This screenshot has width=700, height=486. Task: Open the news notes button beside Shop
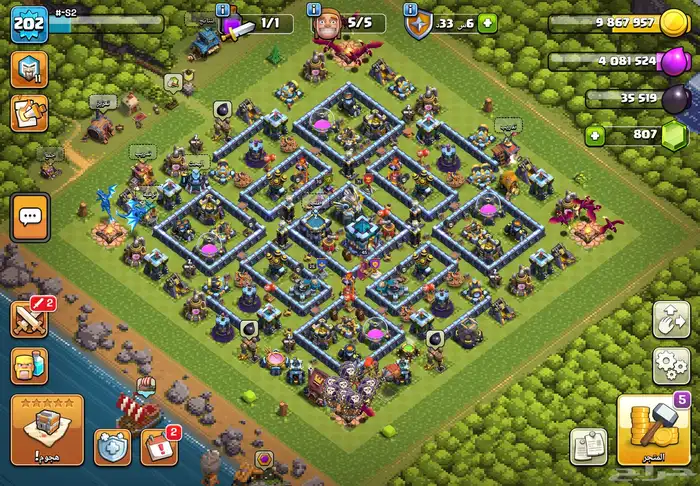point(589,446)
